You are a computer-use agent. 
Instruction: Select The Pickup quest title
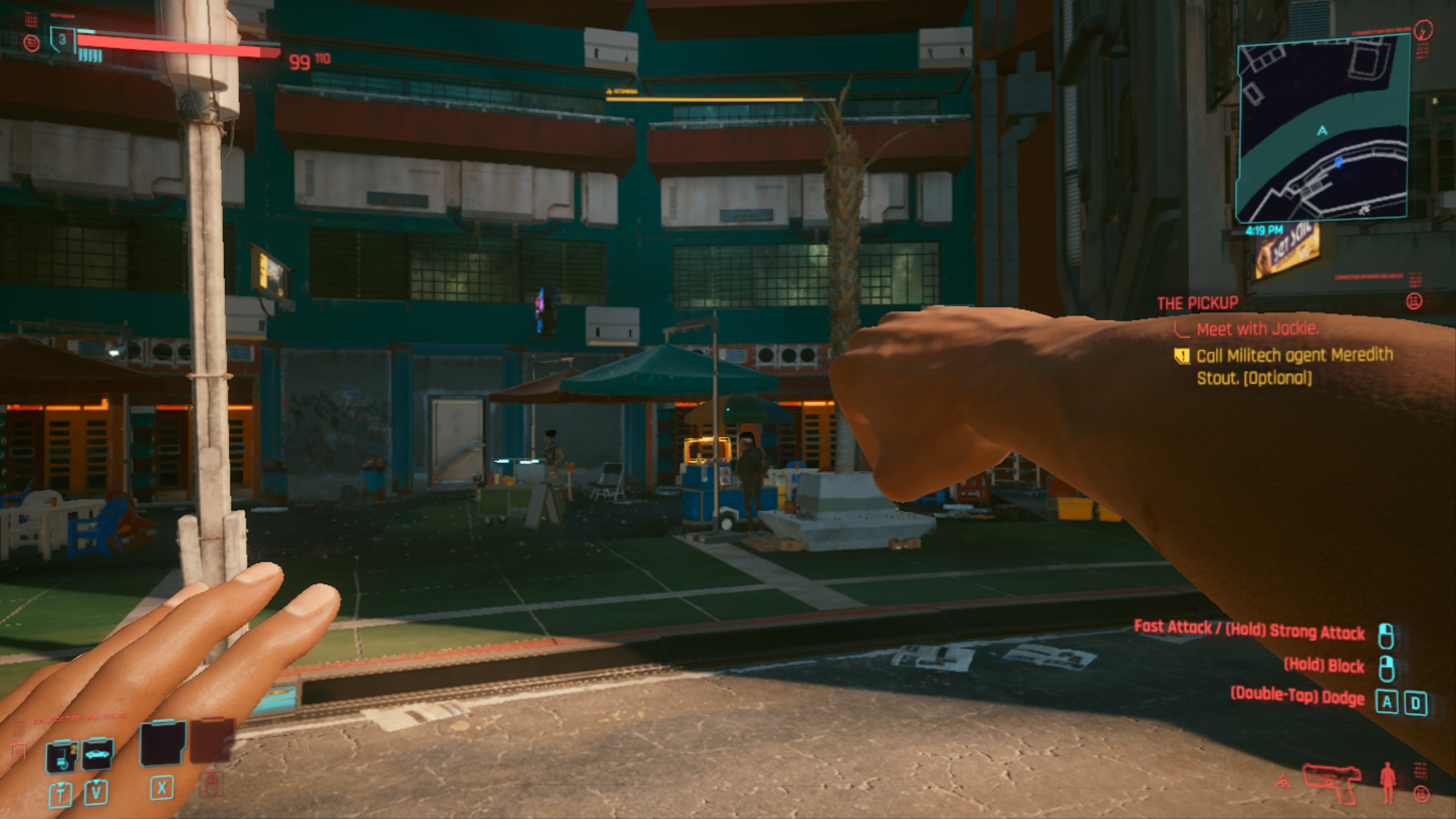pyautogui.click(x=1197, y=304)
